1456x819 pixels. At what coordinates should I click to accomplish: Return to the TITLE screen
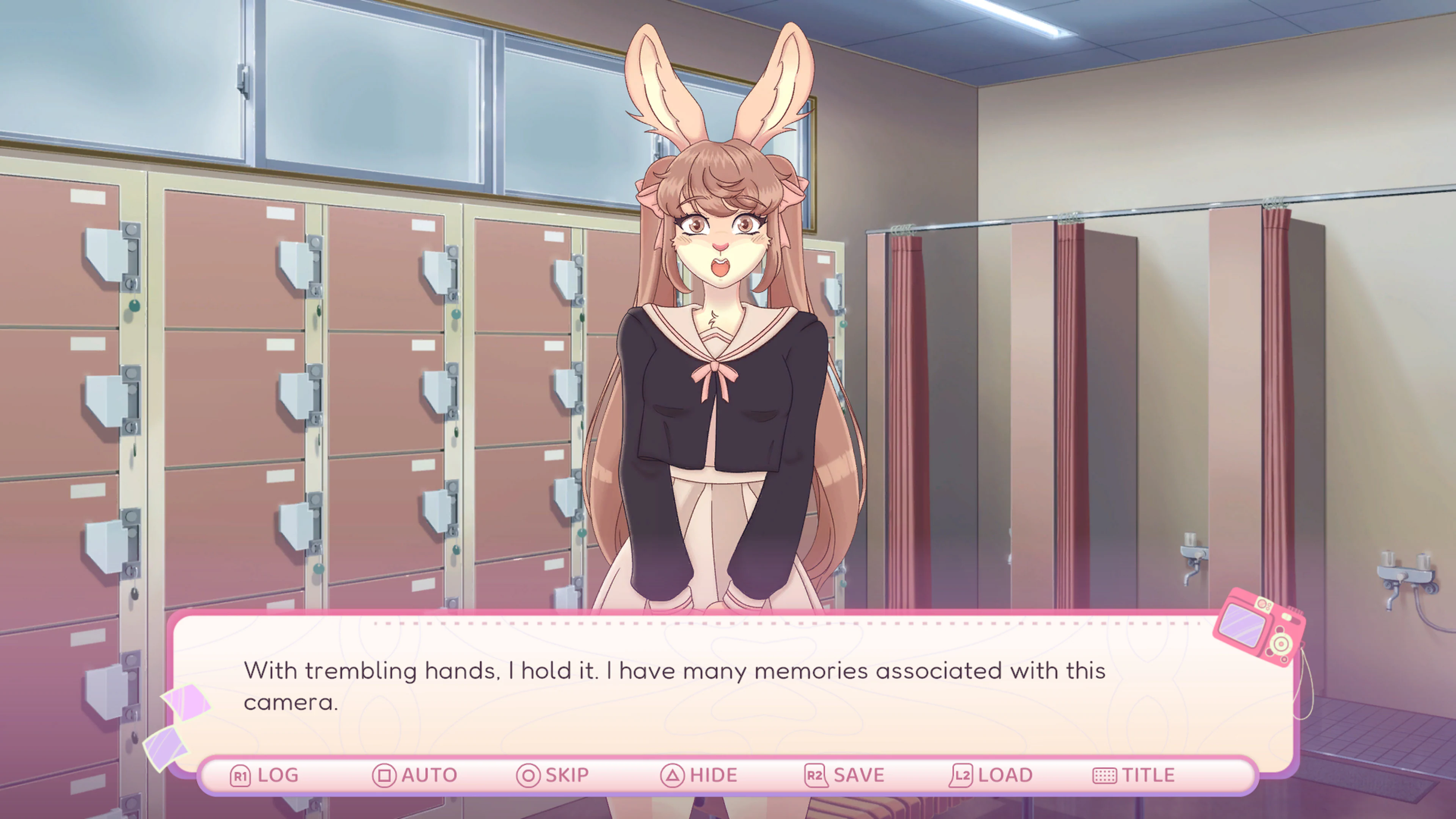coord(1148,775)
